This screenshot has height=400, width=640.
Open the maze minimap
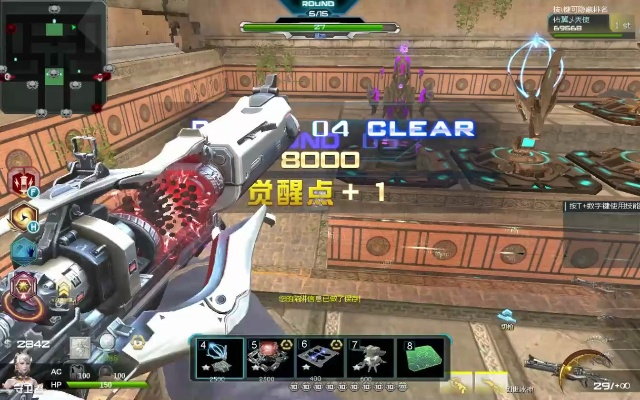coord(53,56)
